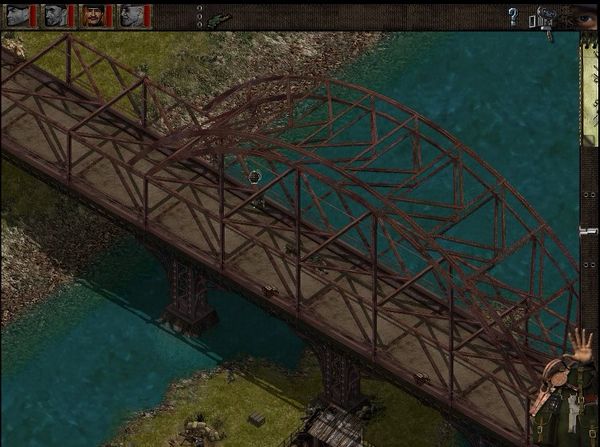Select the rightmost grey commando portrait
The image size is (600, 447).
click(x=132, y=15)
